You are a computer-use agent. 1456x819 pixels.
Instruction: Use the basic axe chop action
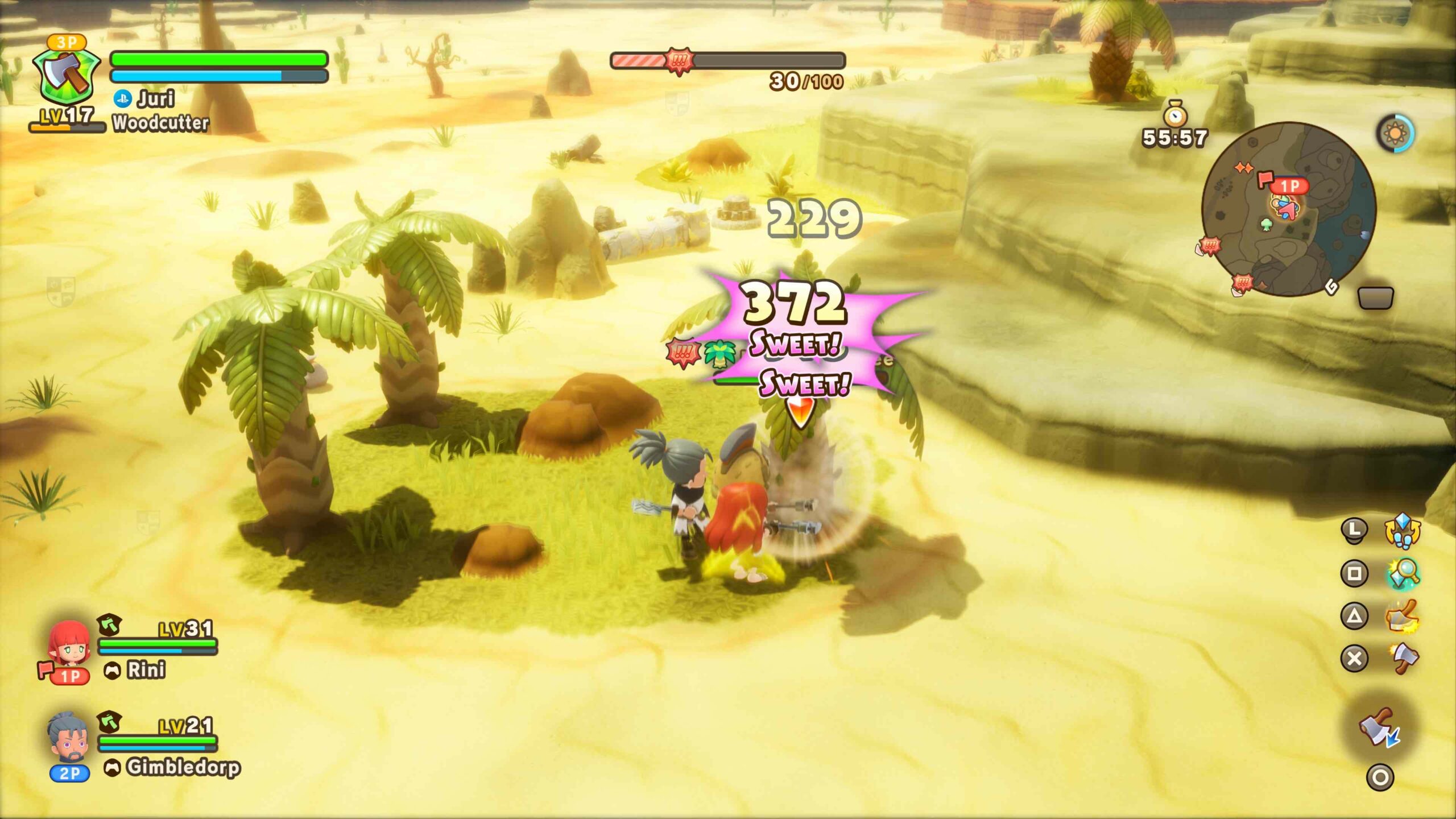click(x=1404, y=659)
